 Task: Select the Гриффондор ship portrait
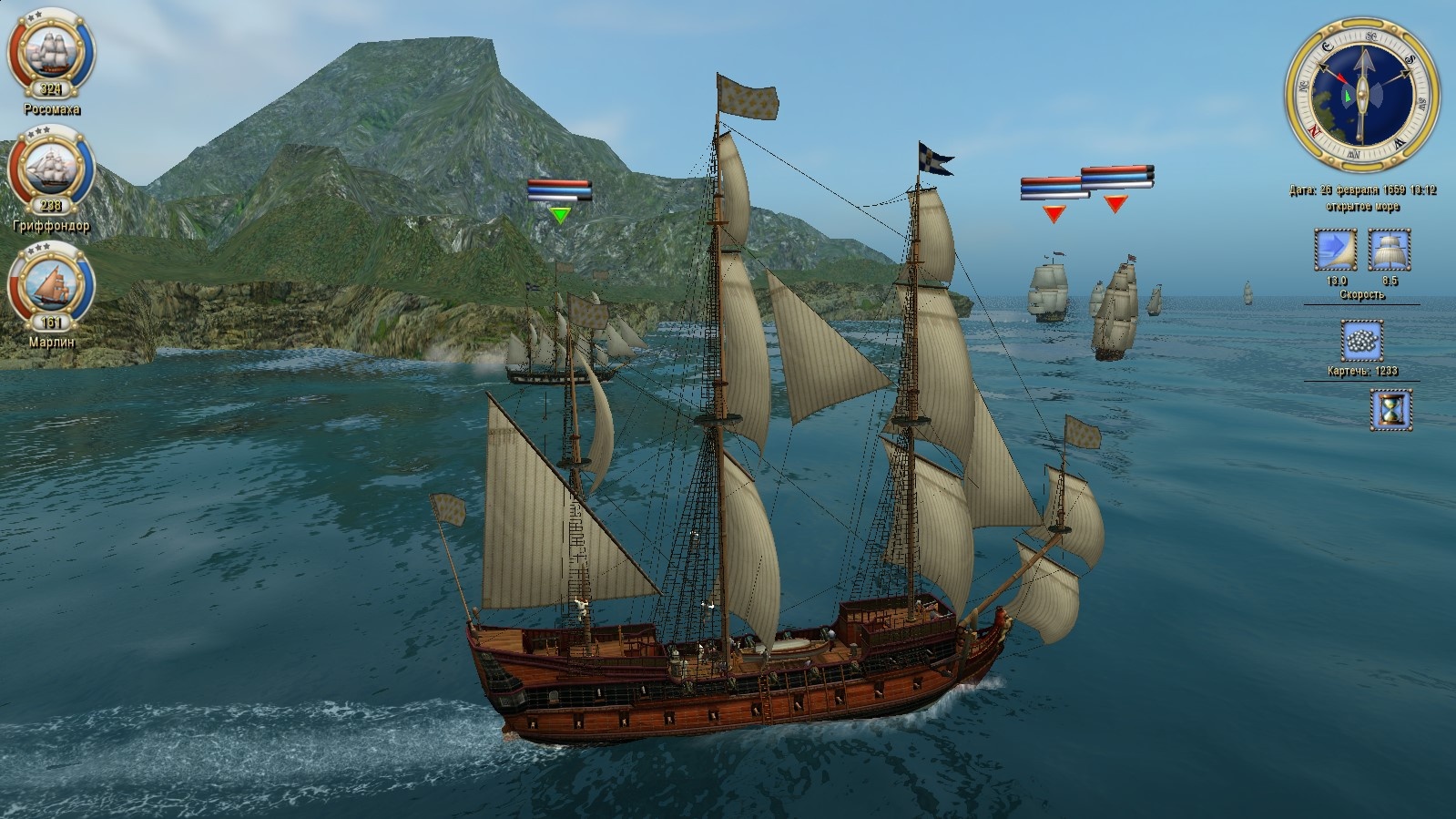51,169
